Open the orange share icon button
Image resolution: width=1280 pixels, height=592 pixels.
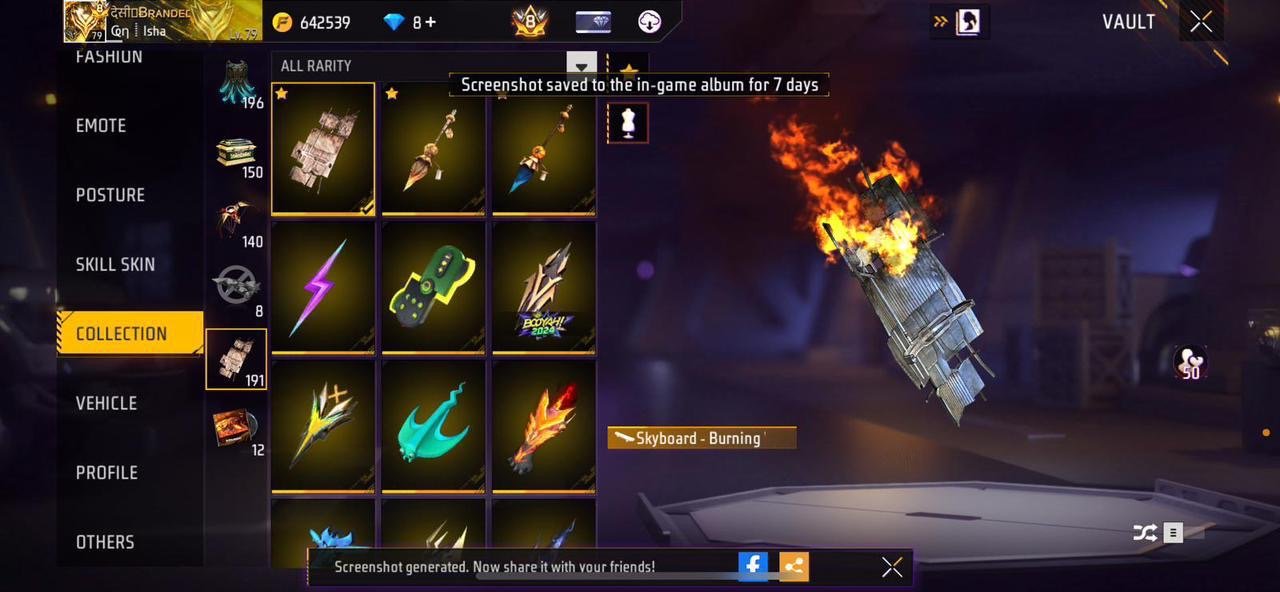pos(794,567)
